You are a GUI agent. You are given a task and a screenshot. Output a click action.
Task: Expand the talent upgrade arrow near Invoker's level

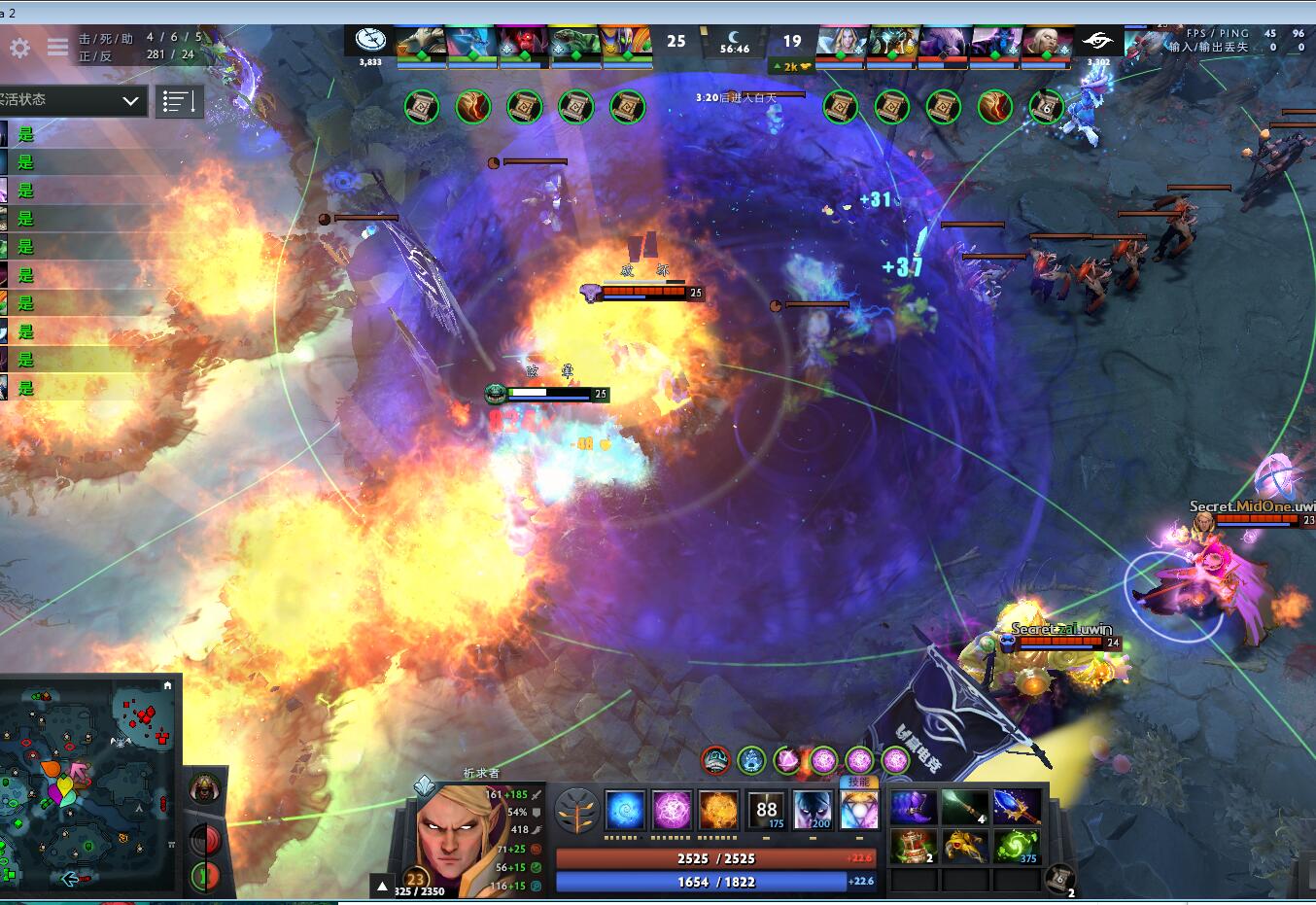coord(381,885)
